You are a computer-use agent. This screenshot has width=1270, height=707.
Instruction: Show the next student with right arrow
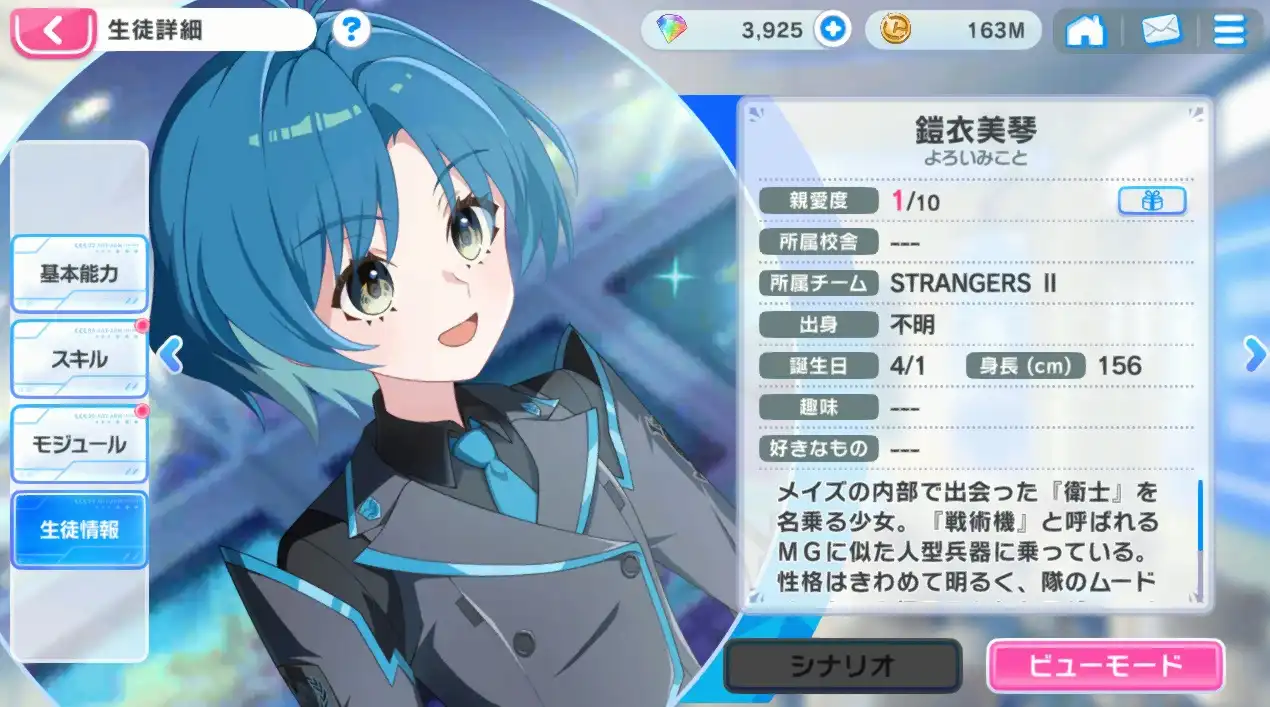tap(1254, 355)
